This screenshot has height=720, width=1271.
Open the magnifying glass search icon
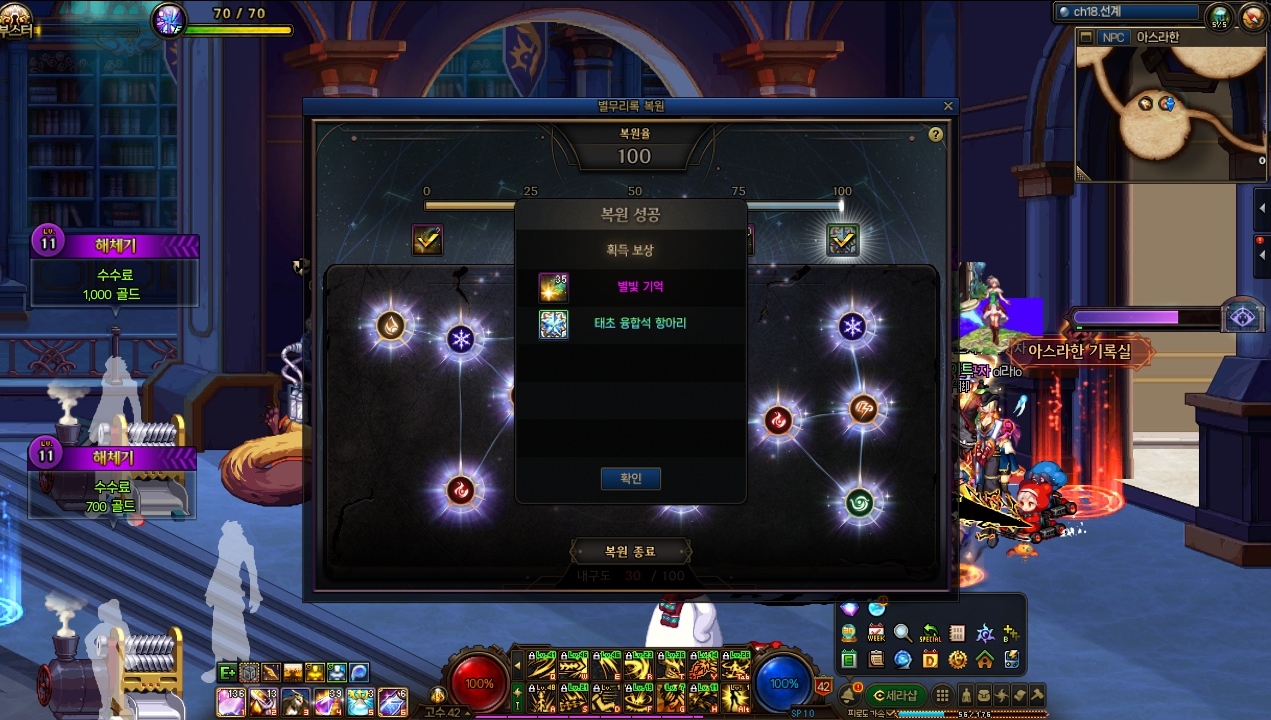(x=903, y=633)
